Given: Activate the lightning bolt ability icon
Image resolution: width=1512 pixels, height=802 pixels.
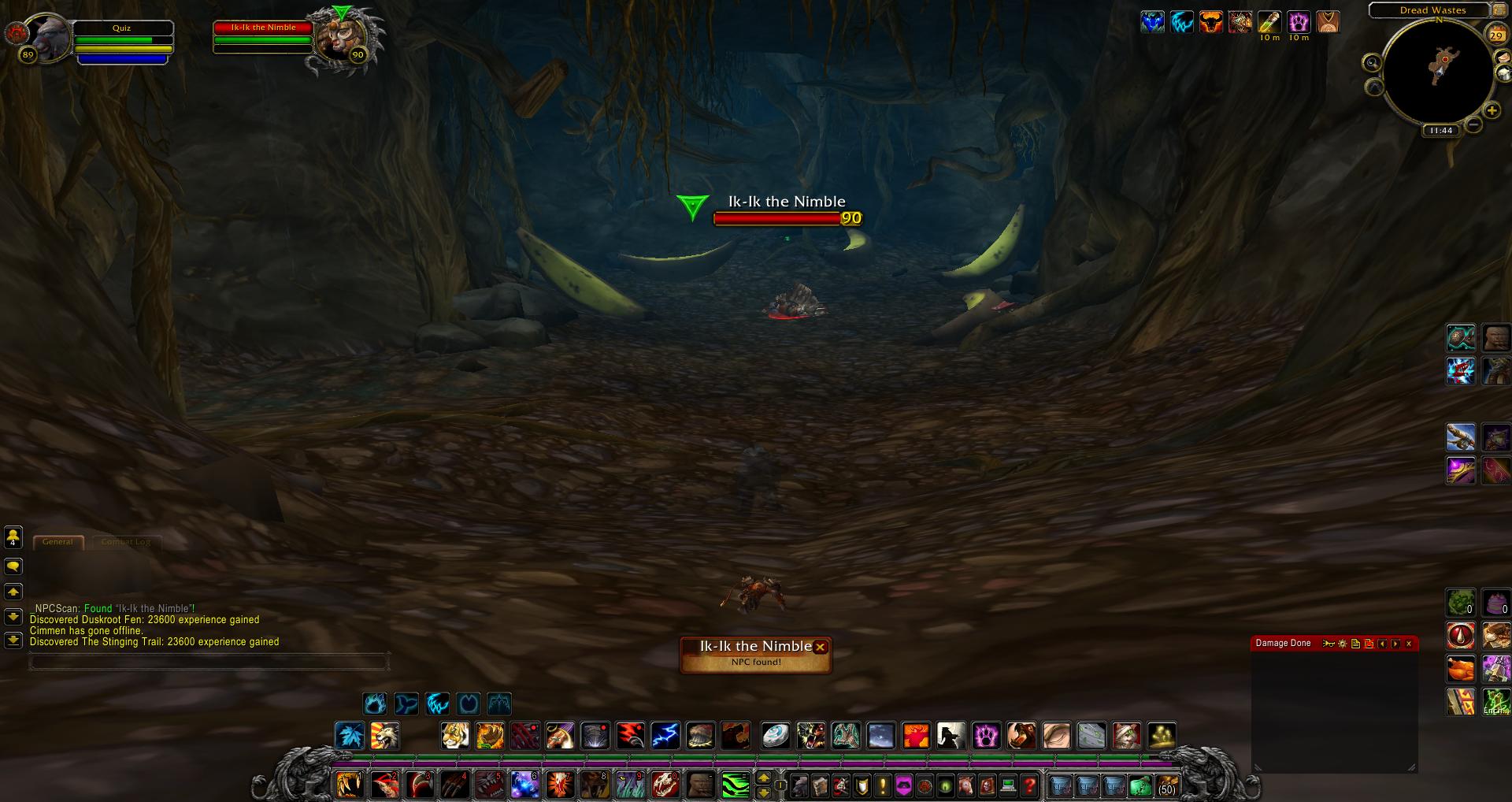Looking at the screenshot, I should point(665,736).
